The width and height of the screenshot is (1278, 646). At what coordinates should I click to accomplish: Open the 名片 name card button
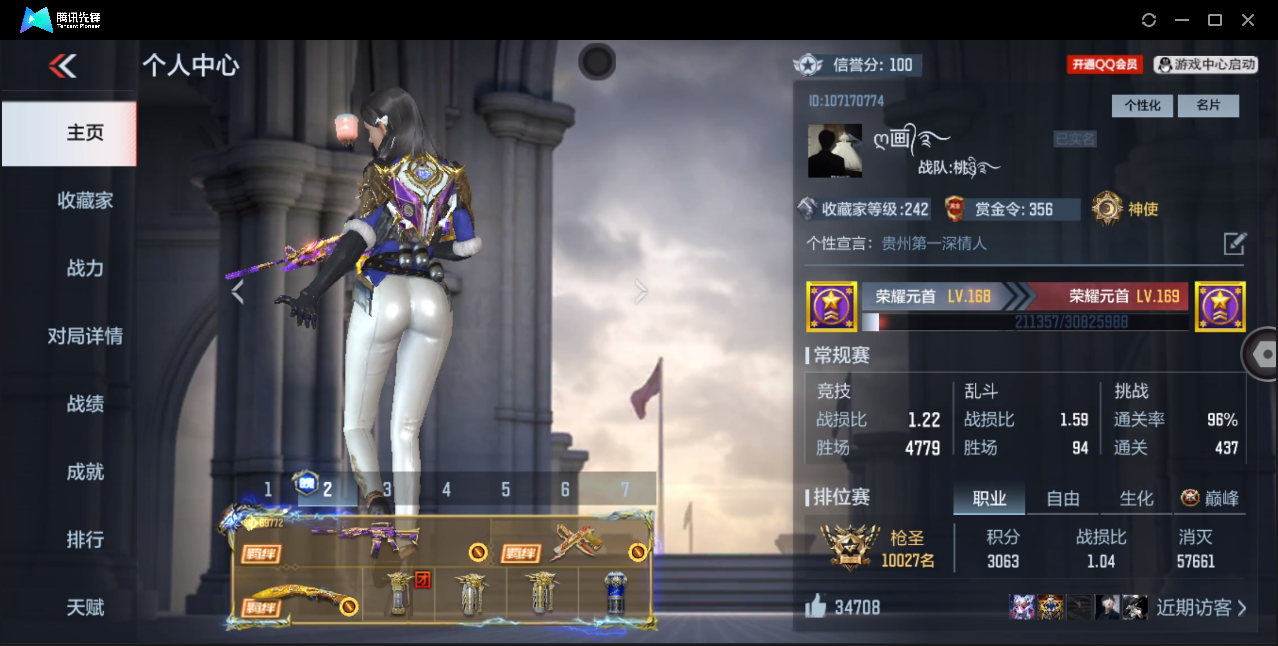coord(1208,105)
